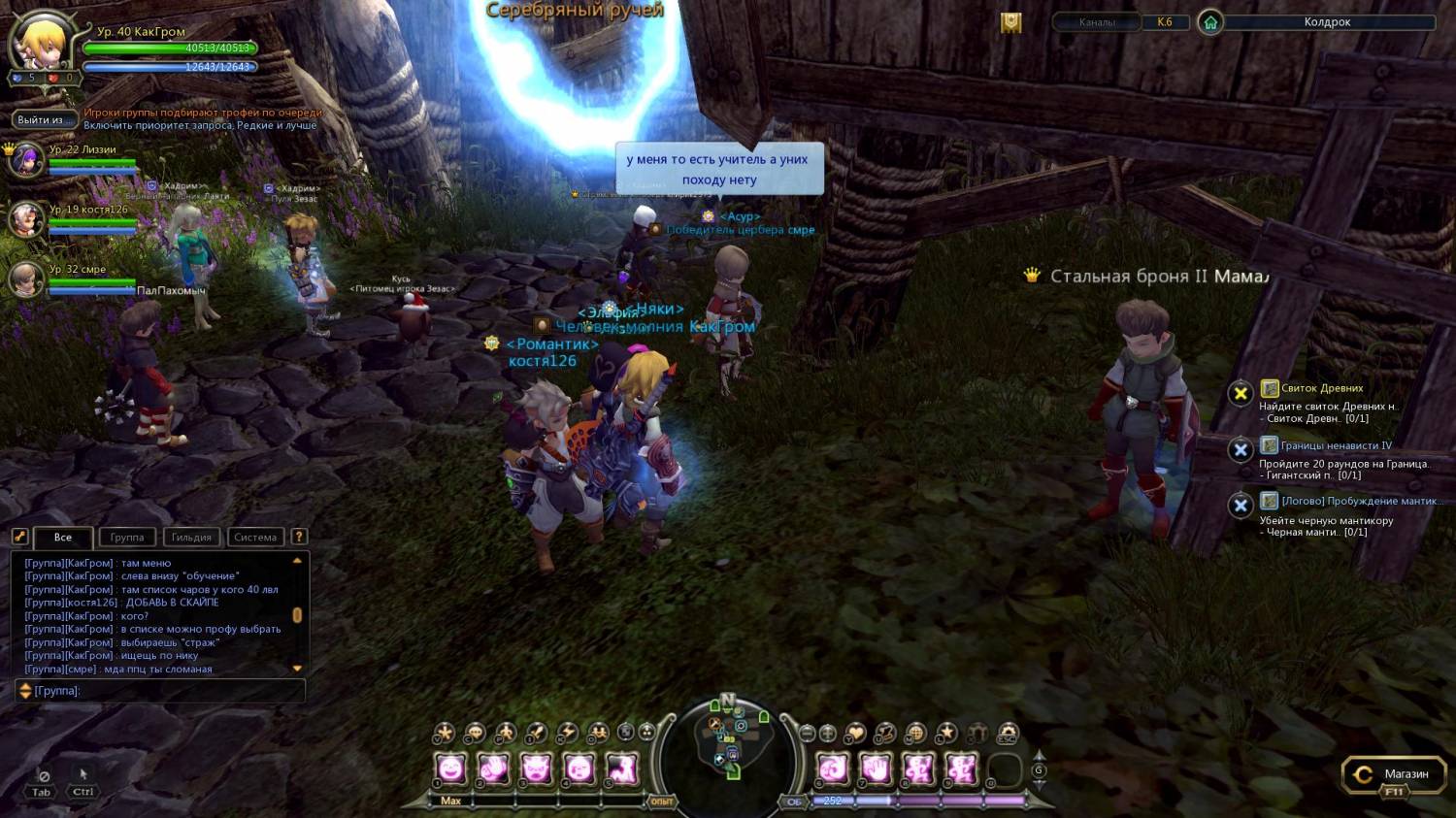Click the gold banner icon beside Каналы

(1011, 22)
